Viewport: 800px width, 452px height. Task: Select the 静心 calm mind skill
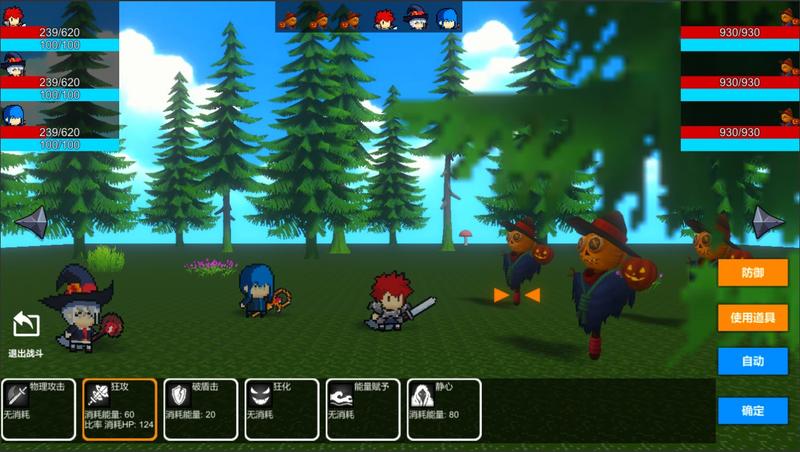tap(443, 409)
